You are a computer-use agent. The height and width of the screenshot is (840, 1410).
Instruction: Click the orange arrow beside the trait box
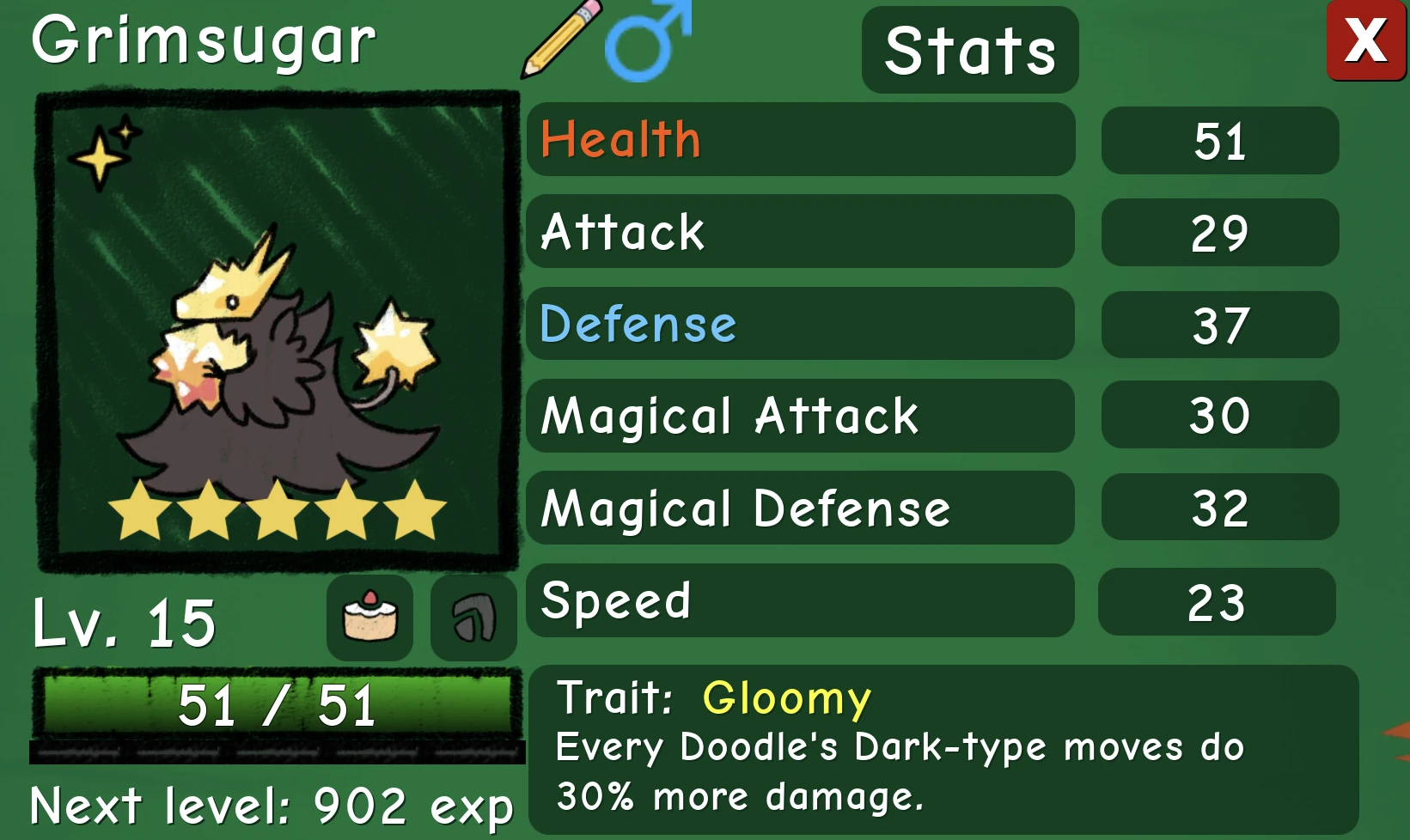[1399, 739]
